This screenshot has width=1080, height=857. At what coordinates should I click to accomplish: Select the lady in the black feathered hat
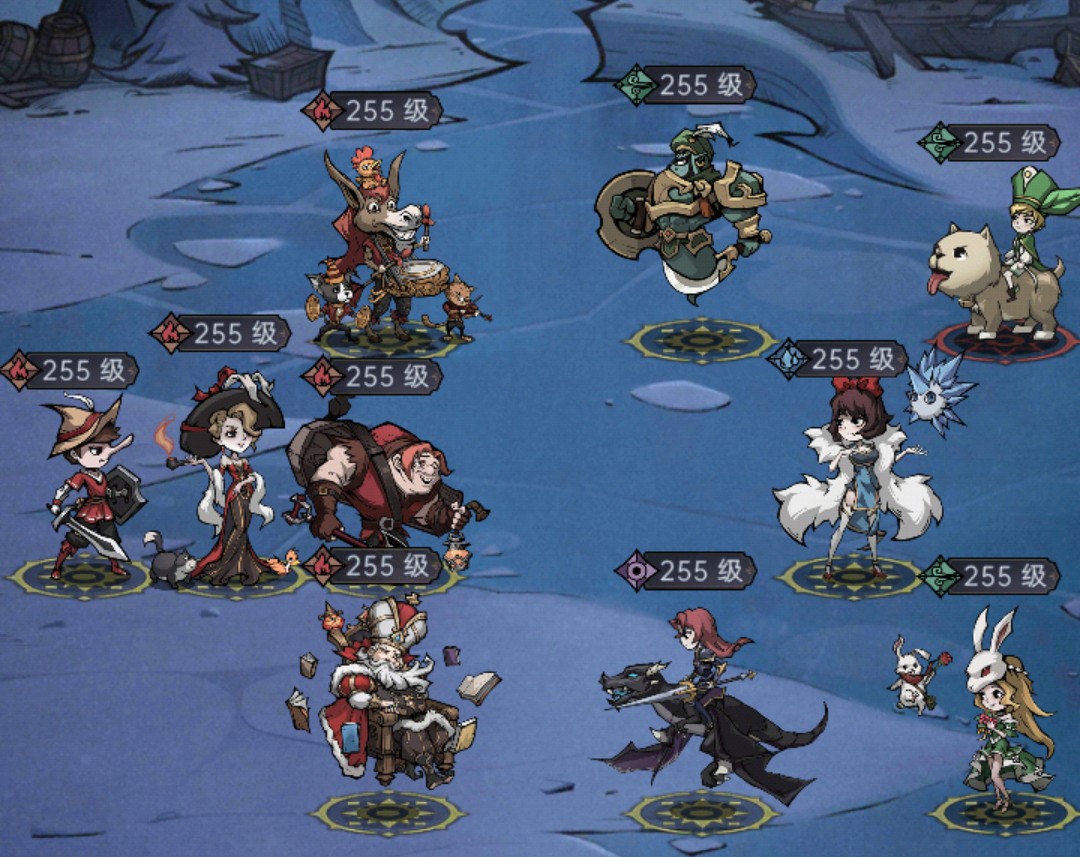pyautogui.click(x=232, y=480)
